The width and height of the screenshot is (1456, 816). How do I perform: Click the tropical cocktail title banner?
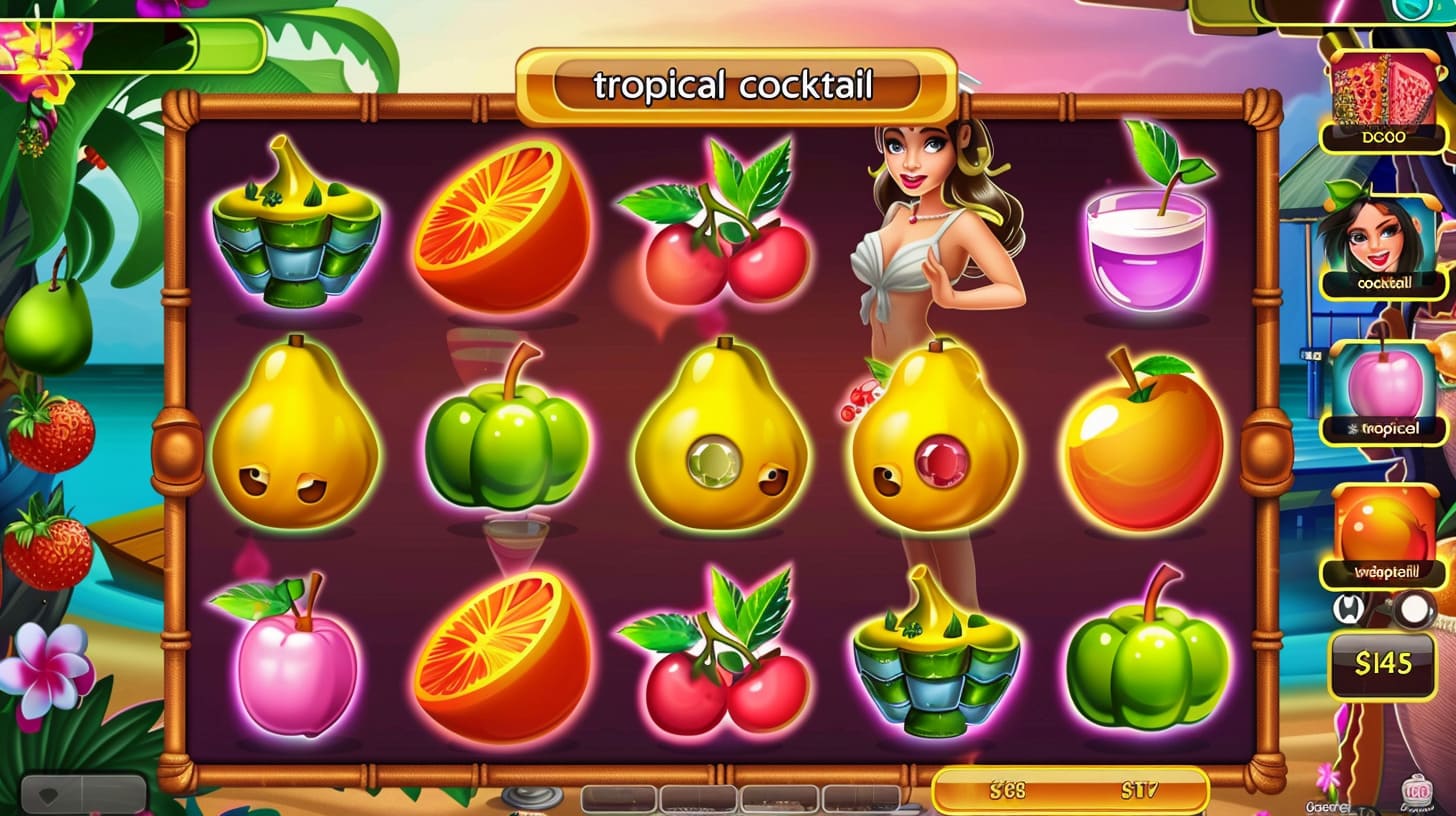735,87
